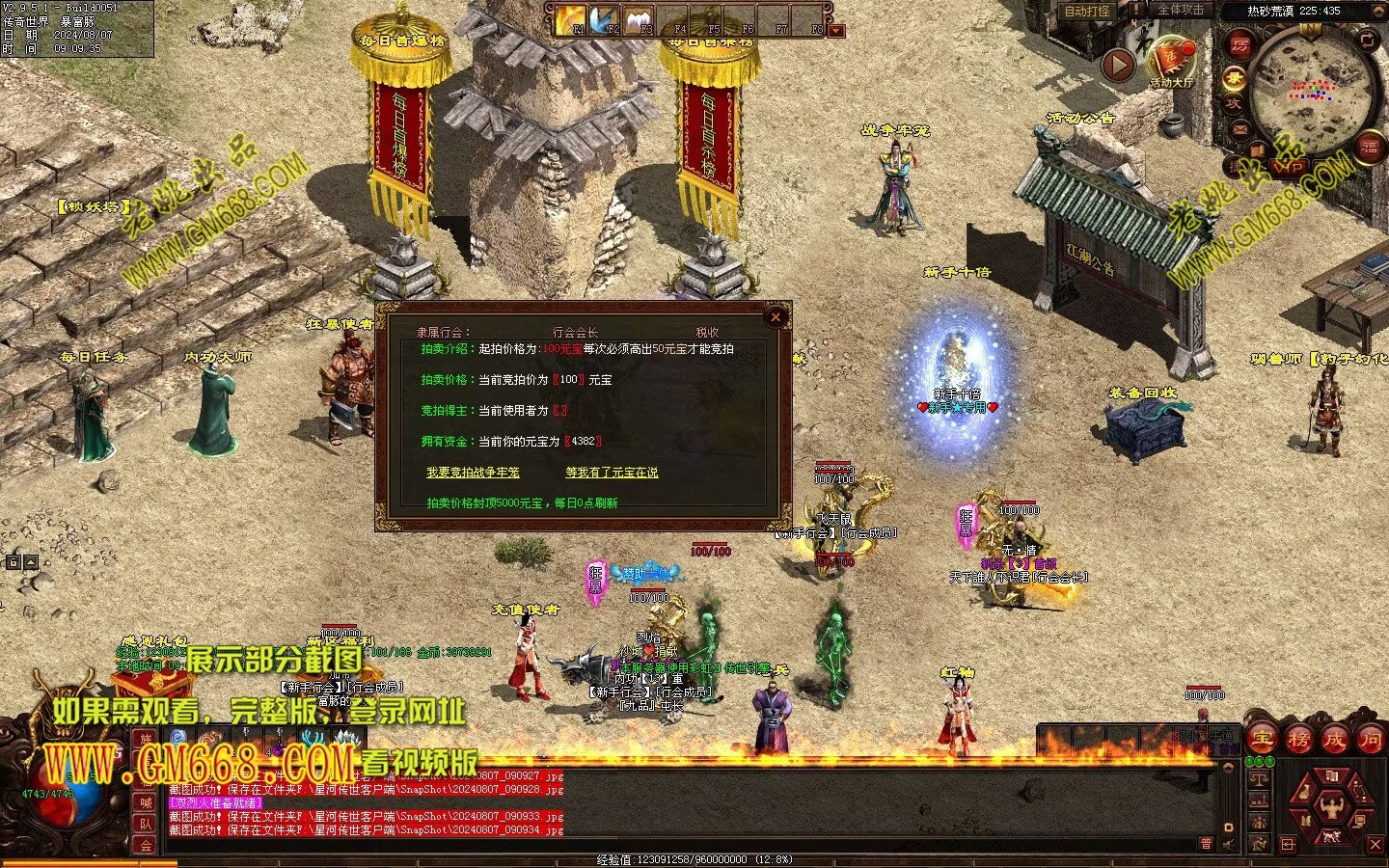Open the bag pouch icon
Screen dimensions: 1389x868
tap(1304, 793)
